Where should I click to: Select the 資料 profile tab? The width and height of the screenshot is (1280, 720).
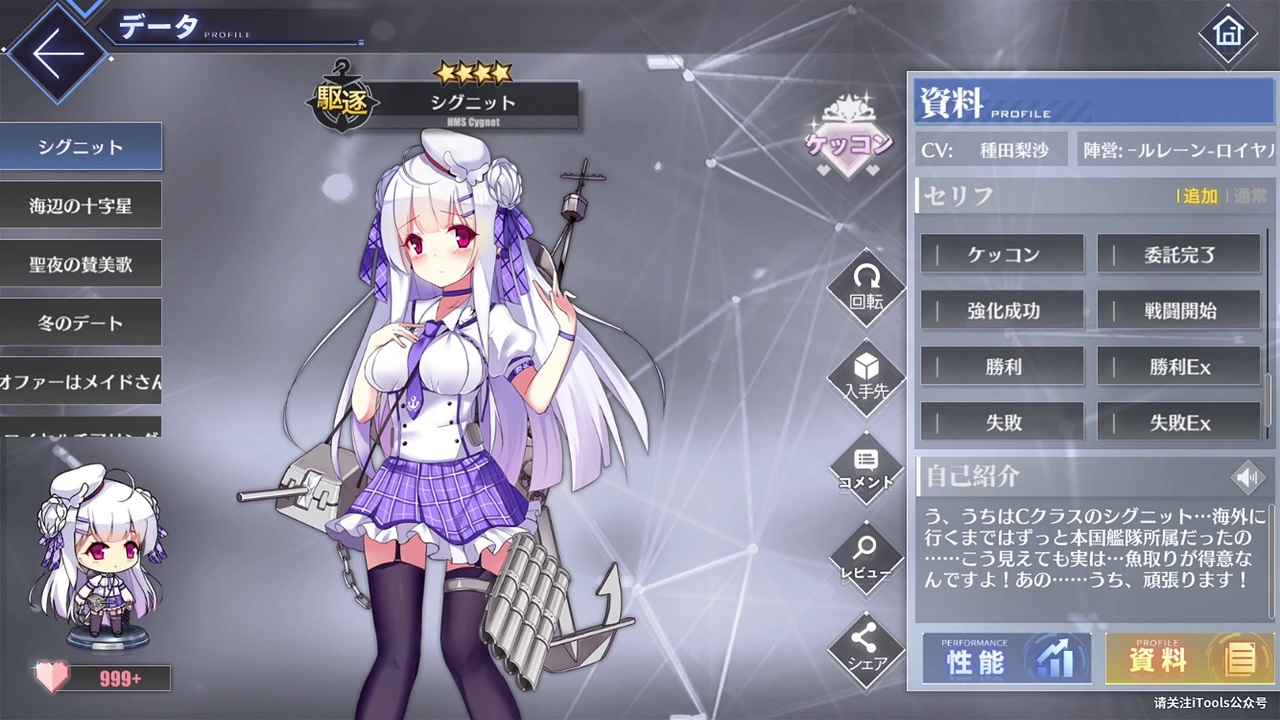(1189, 658)
